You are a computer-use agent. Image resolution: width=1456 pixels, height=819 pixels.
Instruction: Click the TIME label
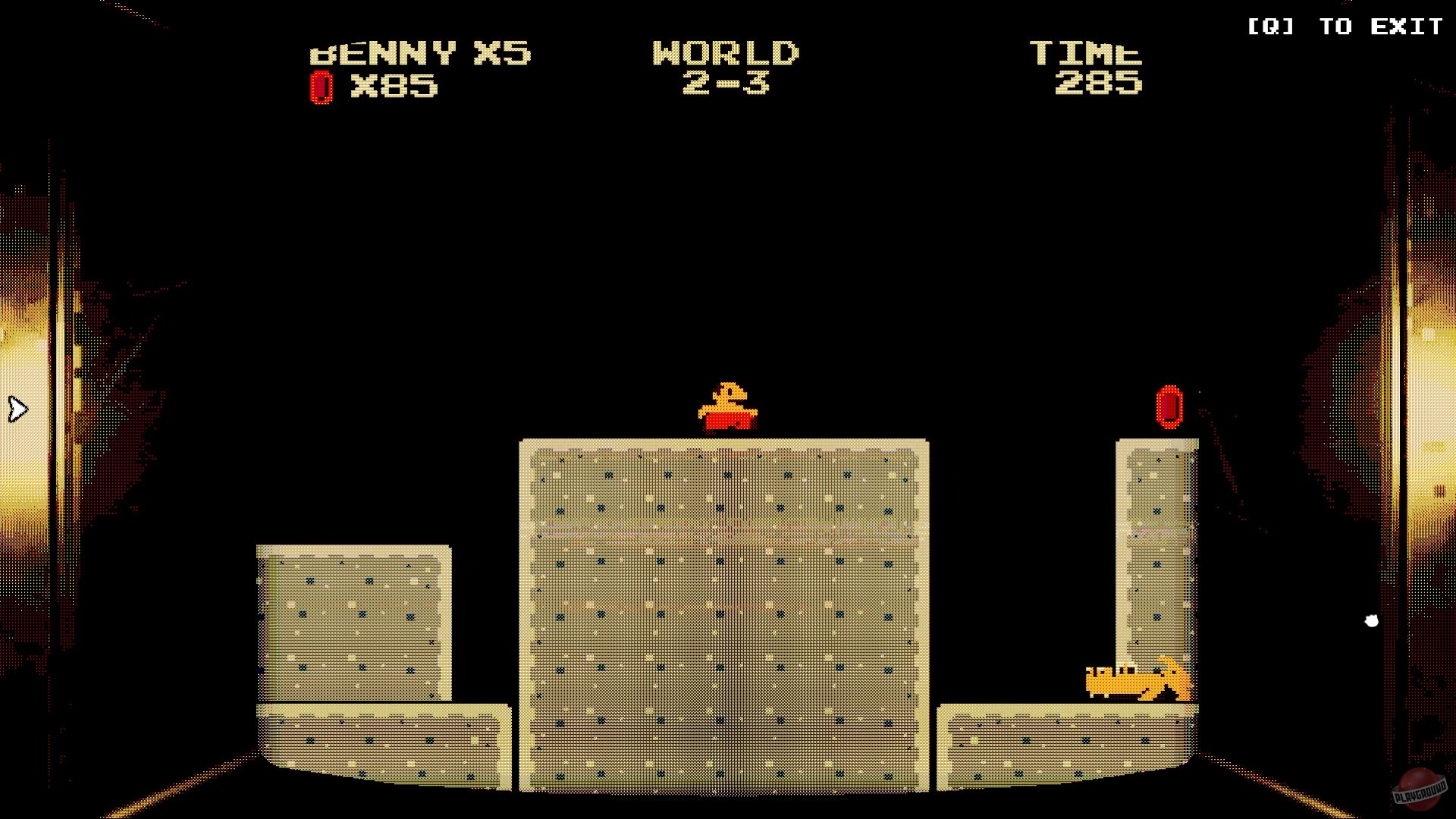(x=1086, y=53)
